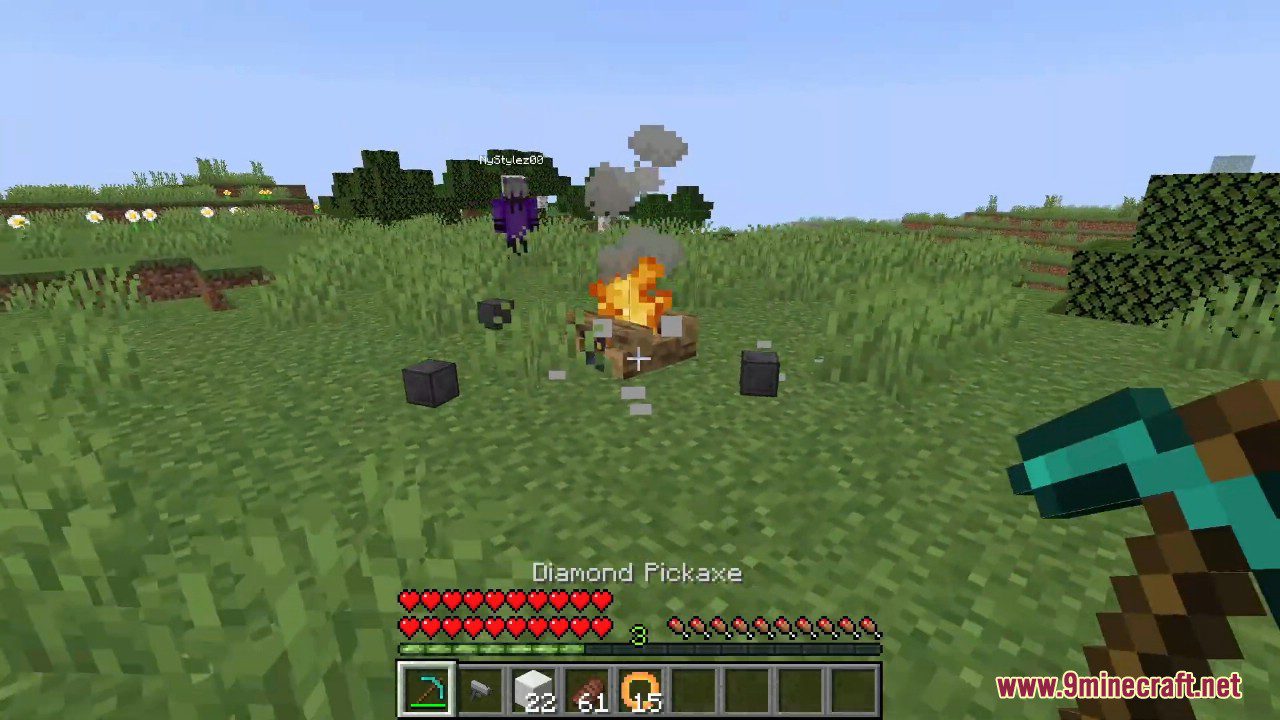The height and width of the screenshot is (720, 1280).
Task: Click the purple-robed player character
Action: click(x=515, y=215)
